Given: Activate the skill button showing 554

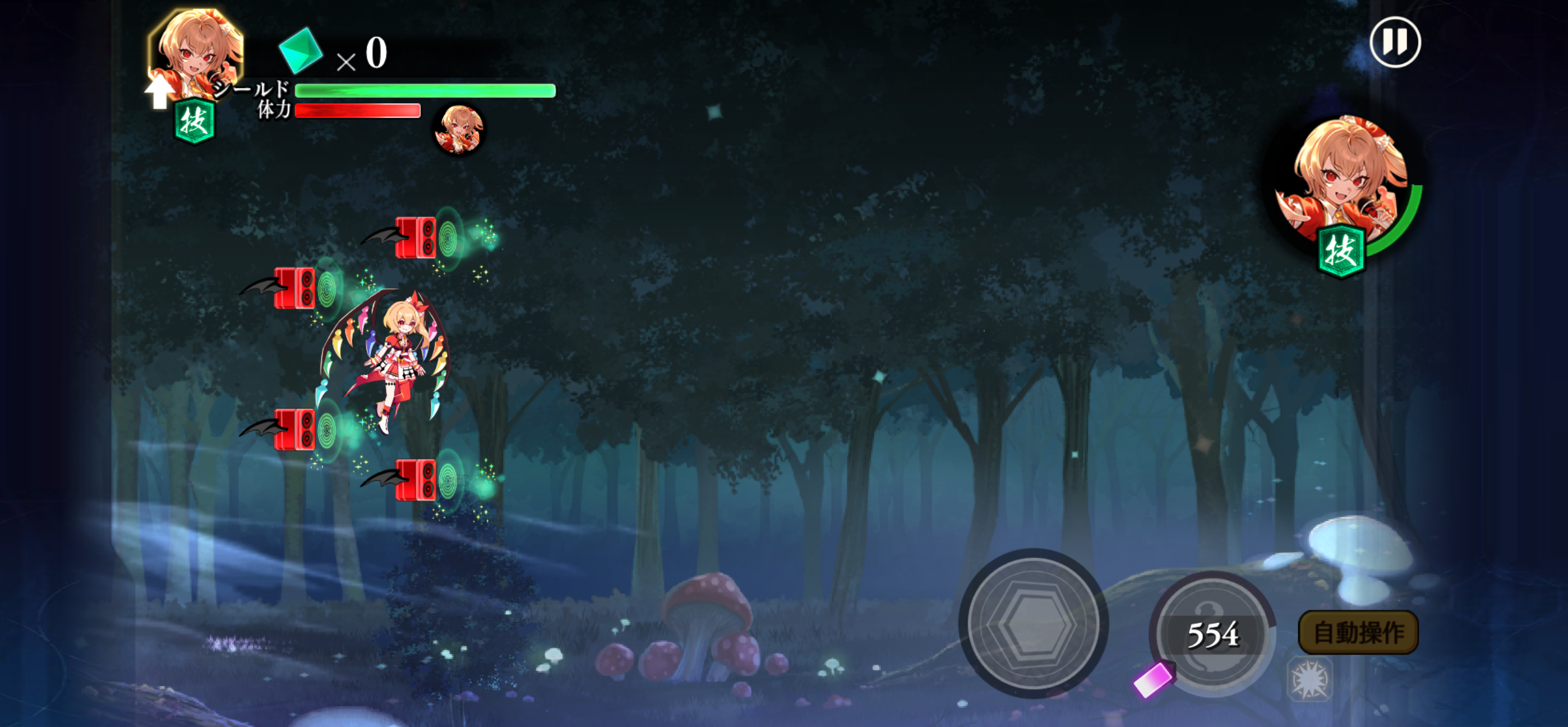Looking at the screenshot, I should 1212,634.
